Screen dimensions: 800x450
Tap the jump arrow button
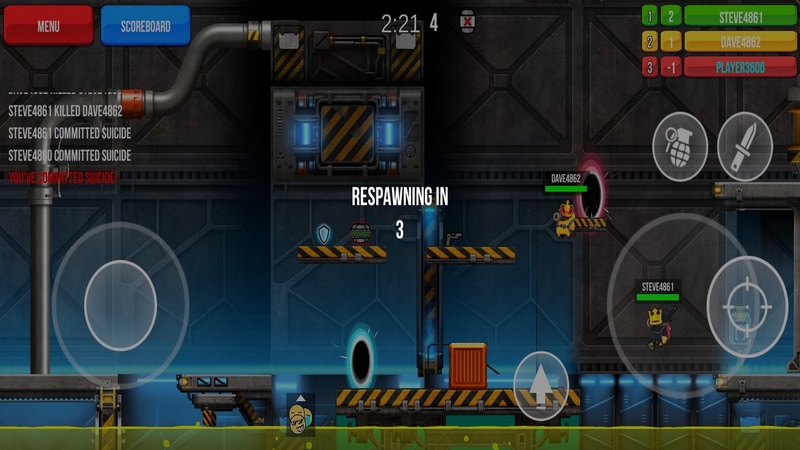click(541, 385)
